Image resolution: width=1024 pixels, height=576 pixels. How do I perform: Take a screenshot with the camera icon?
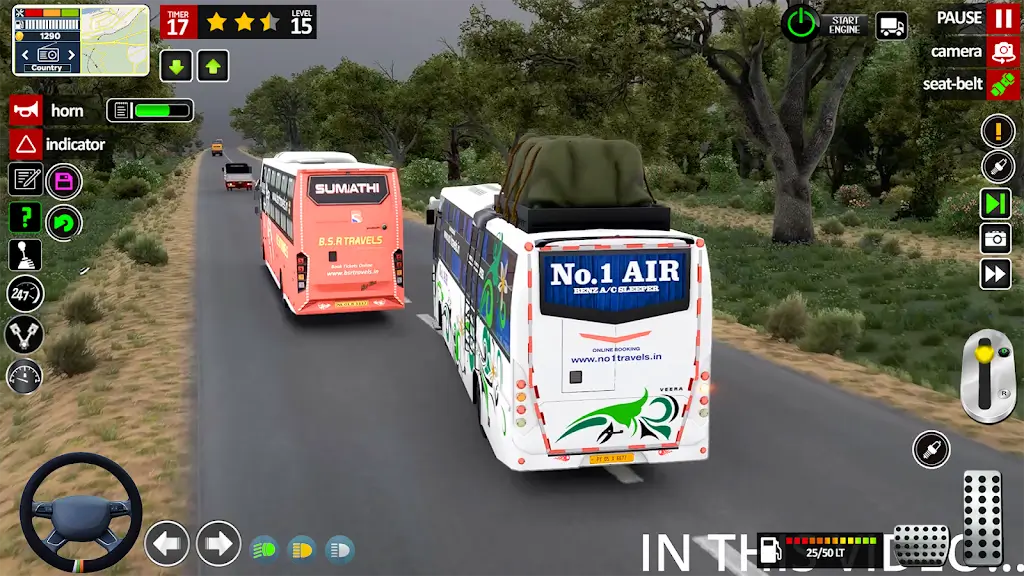tap(996, 238)
